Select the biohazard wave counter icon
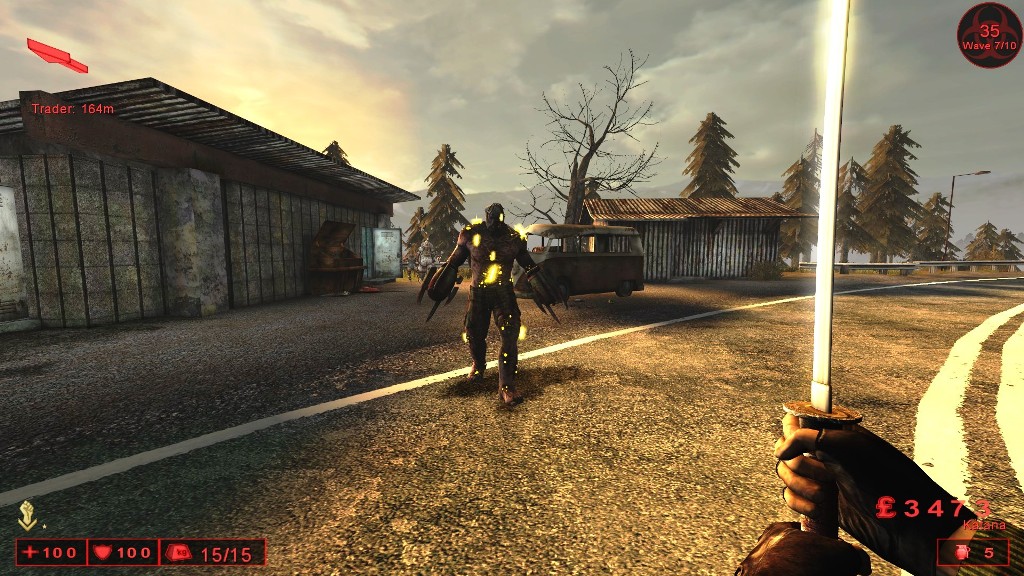1024x576 pixels. click(x=989, y=35)
